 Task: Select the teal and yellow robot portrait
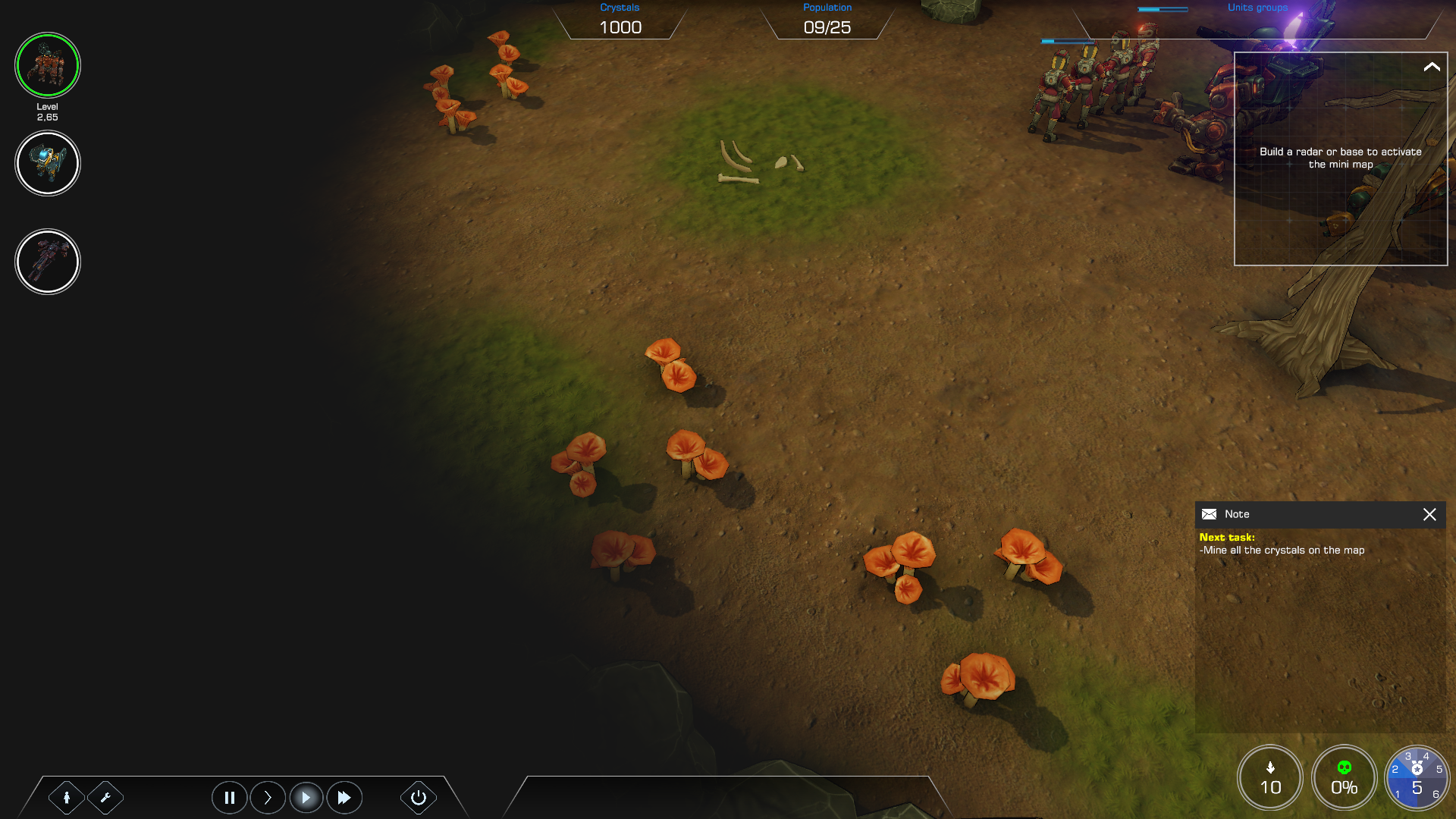(x=48, y=163)
